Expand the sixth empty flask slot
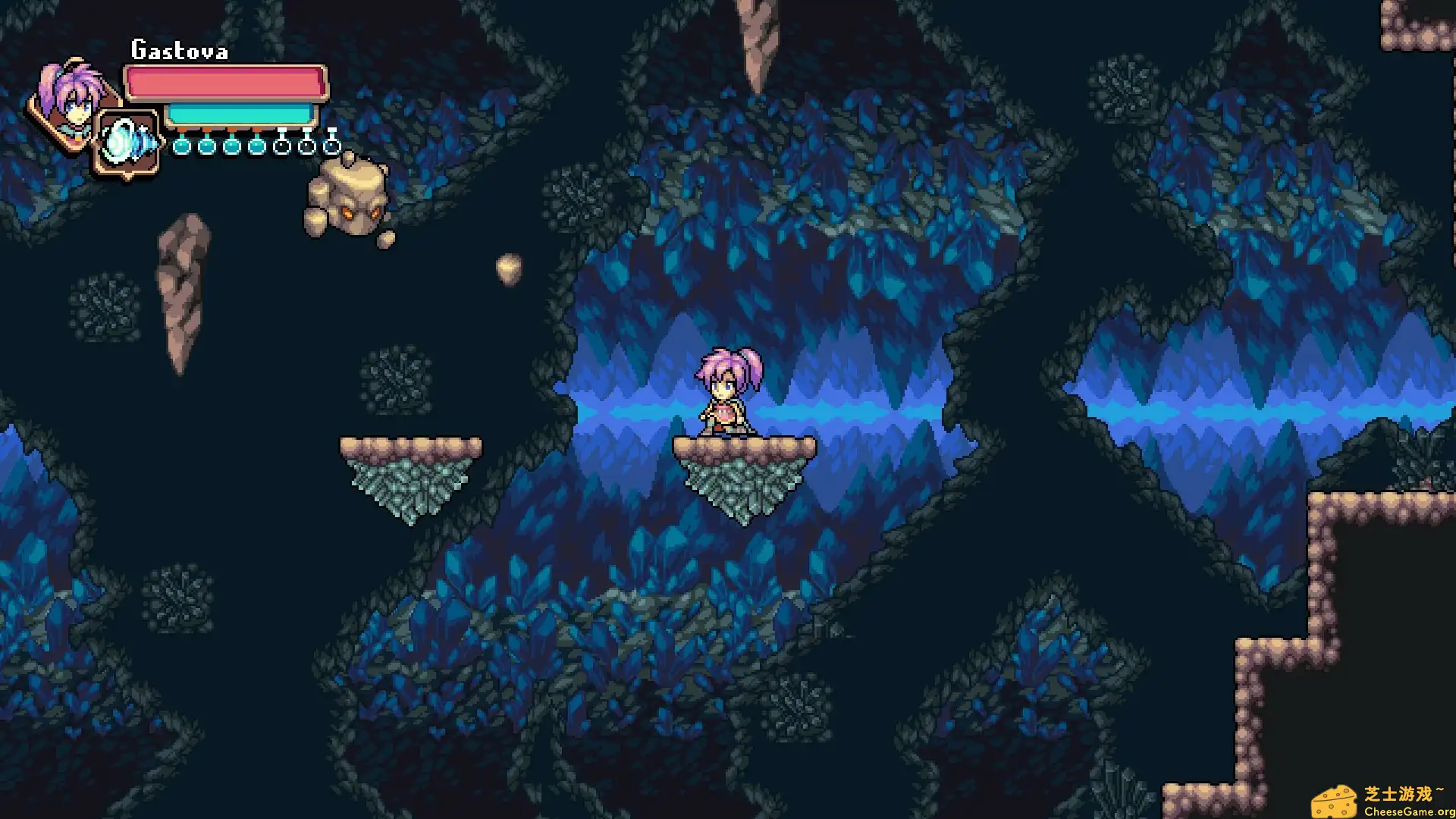 click(306, 146)
